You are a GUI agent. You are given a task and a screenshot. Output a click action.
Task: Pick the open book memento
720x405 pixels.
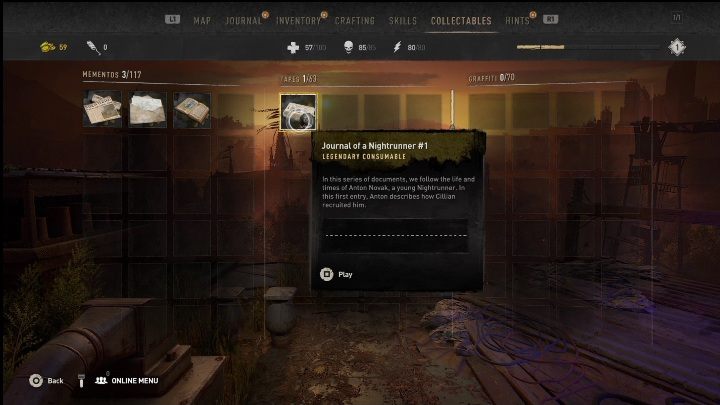pos(192,109)
